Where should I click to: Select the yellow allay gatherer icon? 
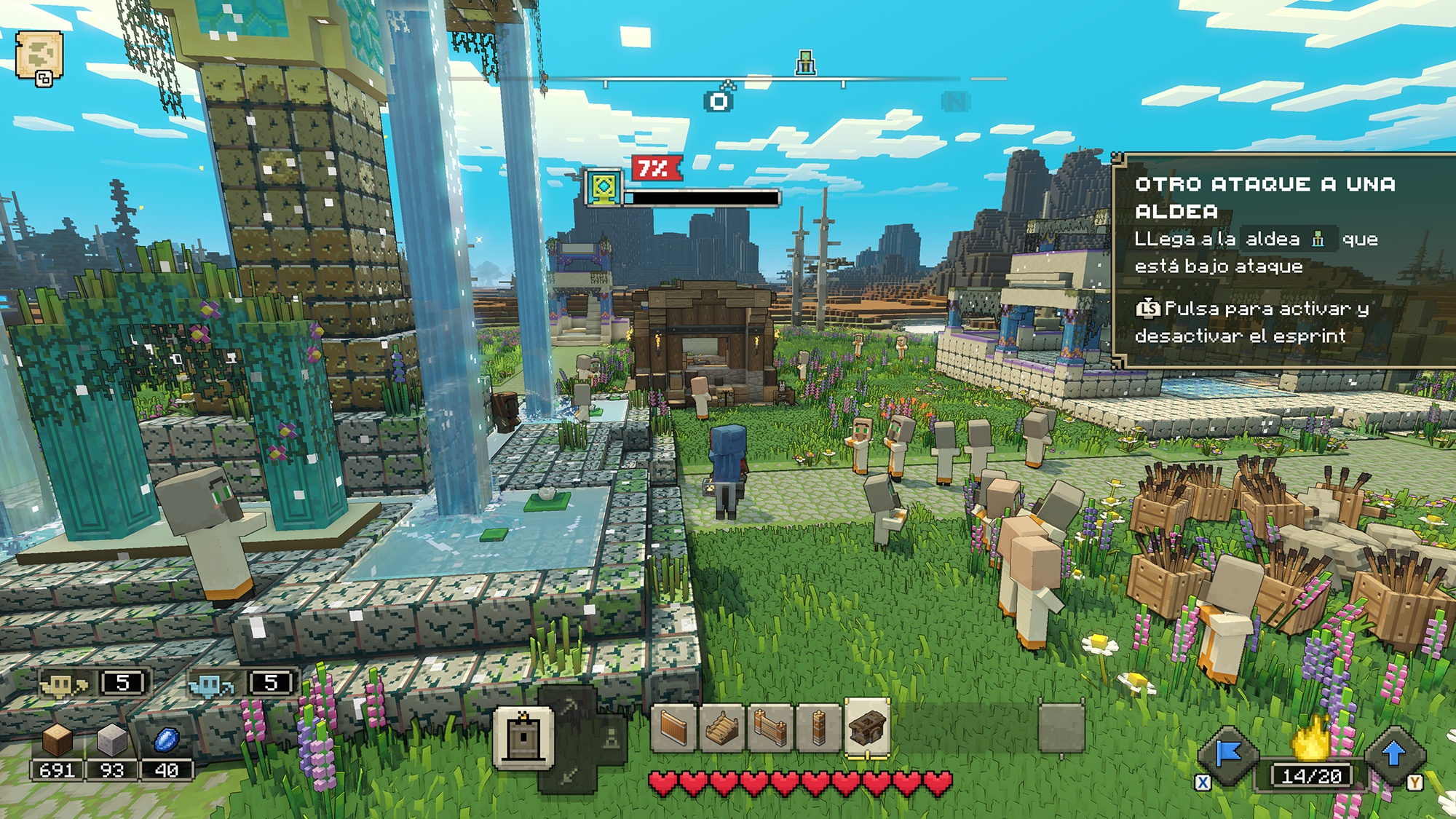coord(63,684)
